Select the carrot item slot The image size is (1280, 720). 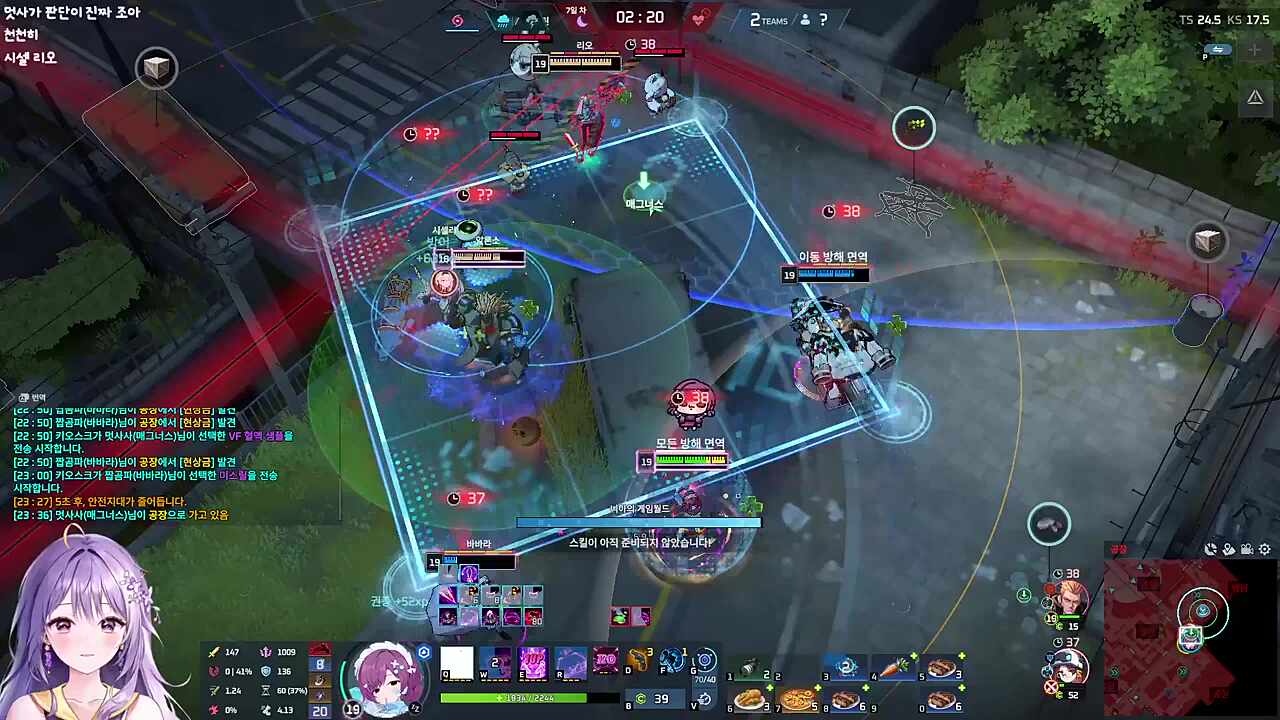tap(894, 667)
